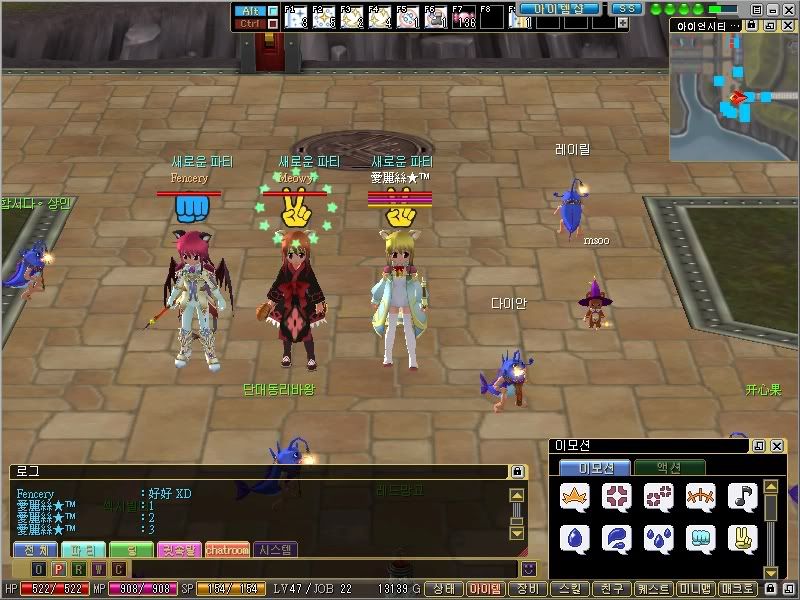Open the 아이템 inventory window
The height and width of the screenshot is (600, 800).
tap(485, 590)
